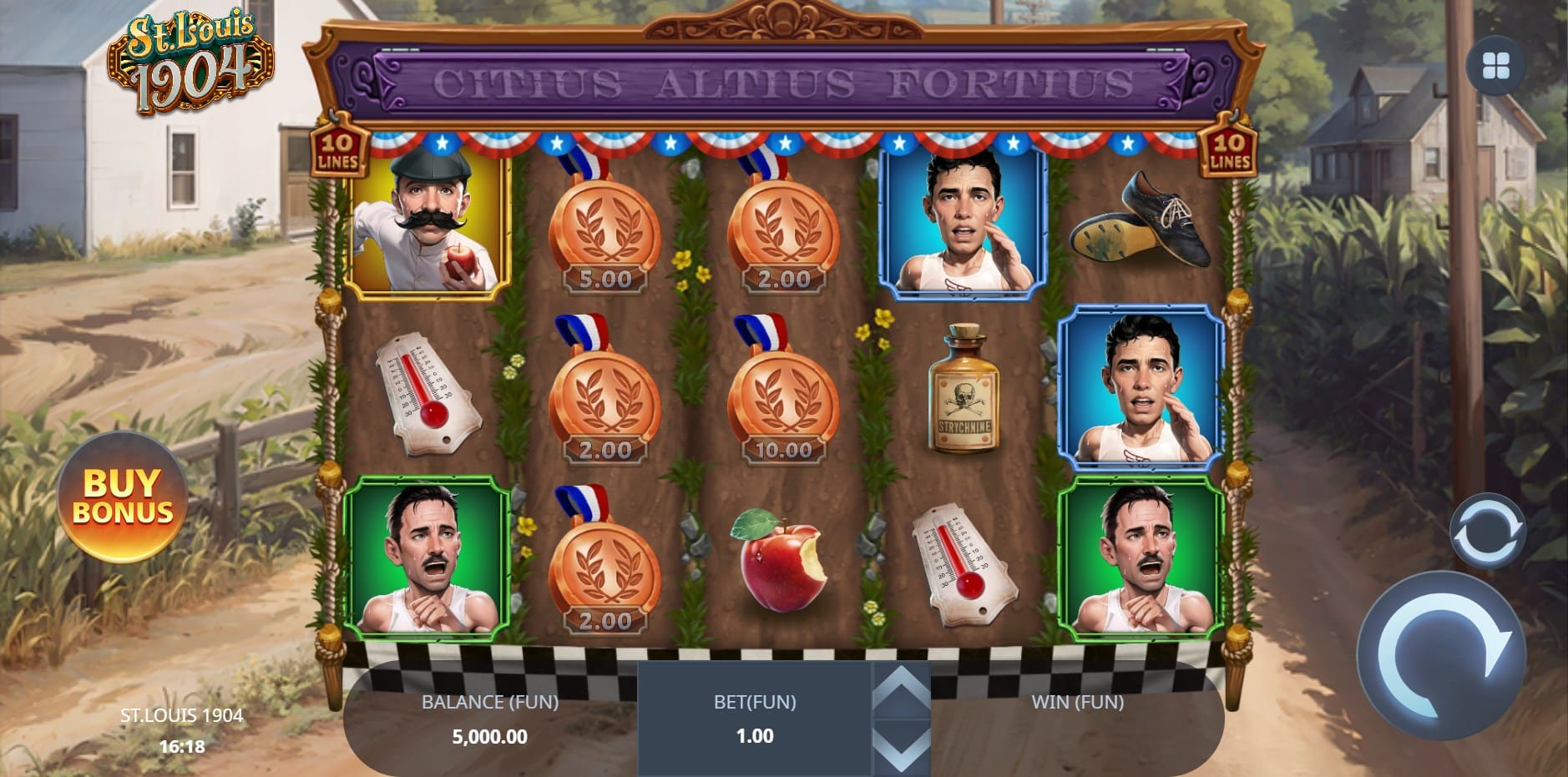Decrease the bet with the down arrow
The height and width of the screenshot is (777, 1568).
tap(901, 746)
